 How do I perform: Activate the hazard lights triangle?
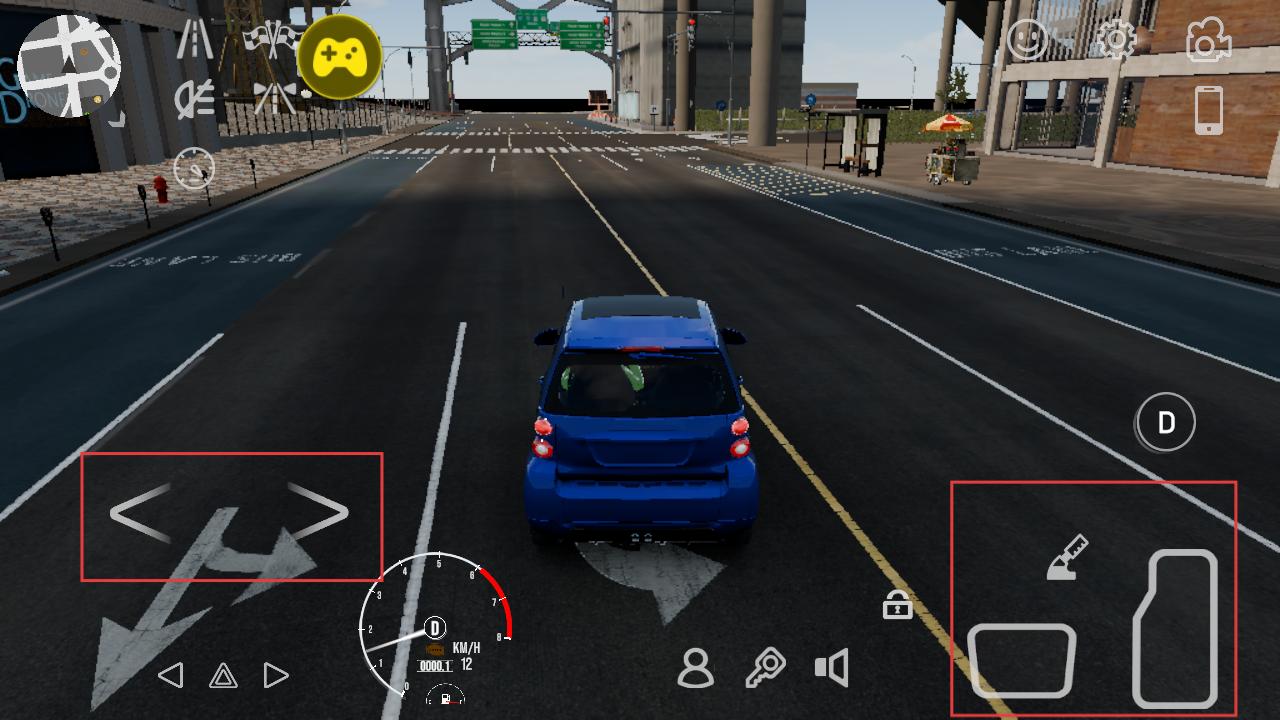(223, 677)
